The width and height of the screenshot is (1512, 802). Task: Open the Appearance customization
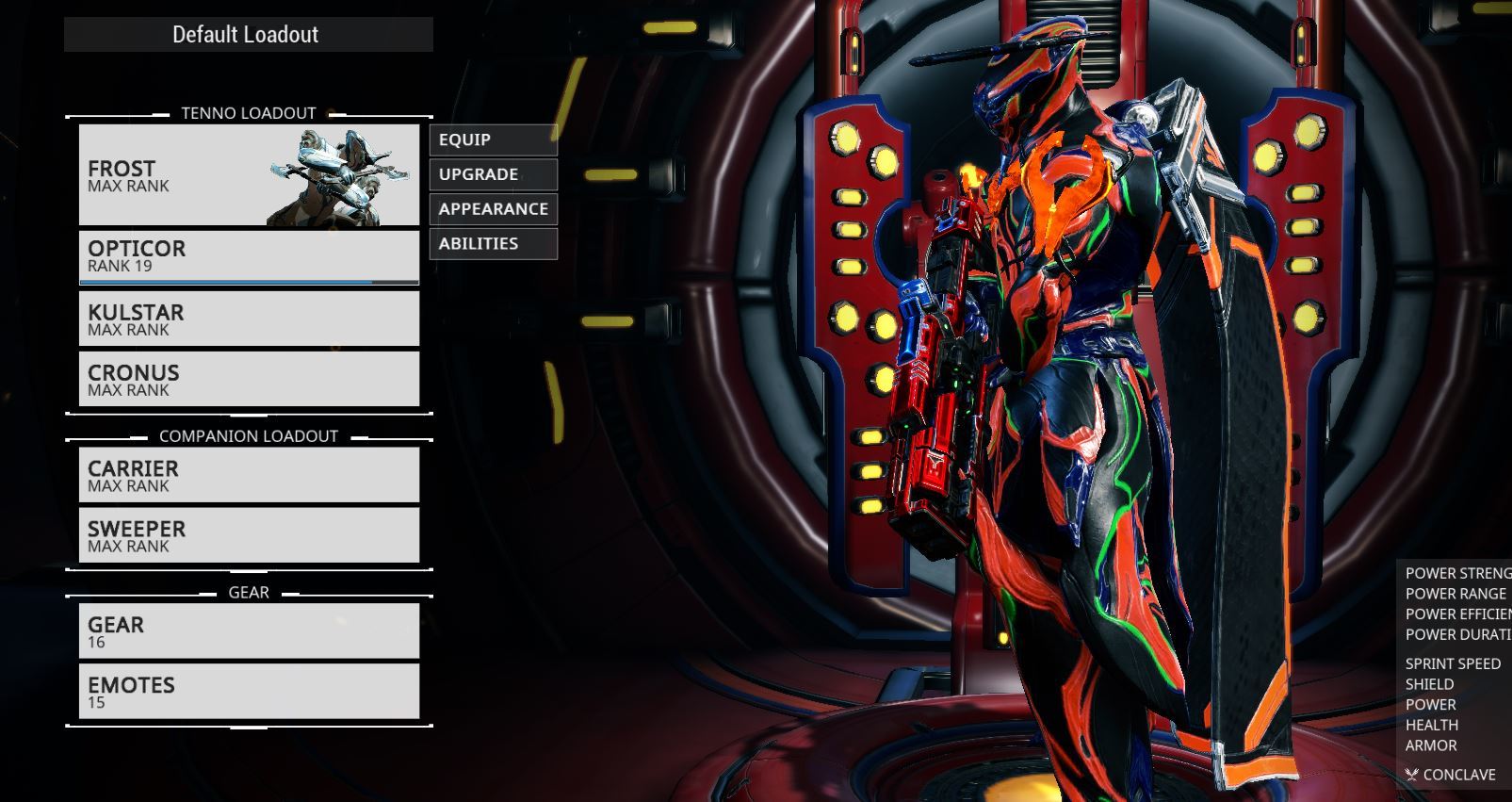493,208
